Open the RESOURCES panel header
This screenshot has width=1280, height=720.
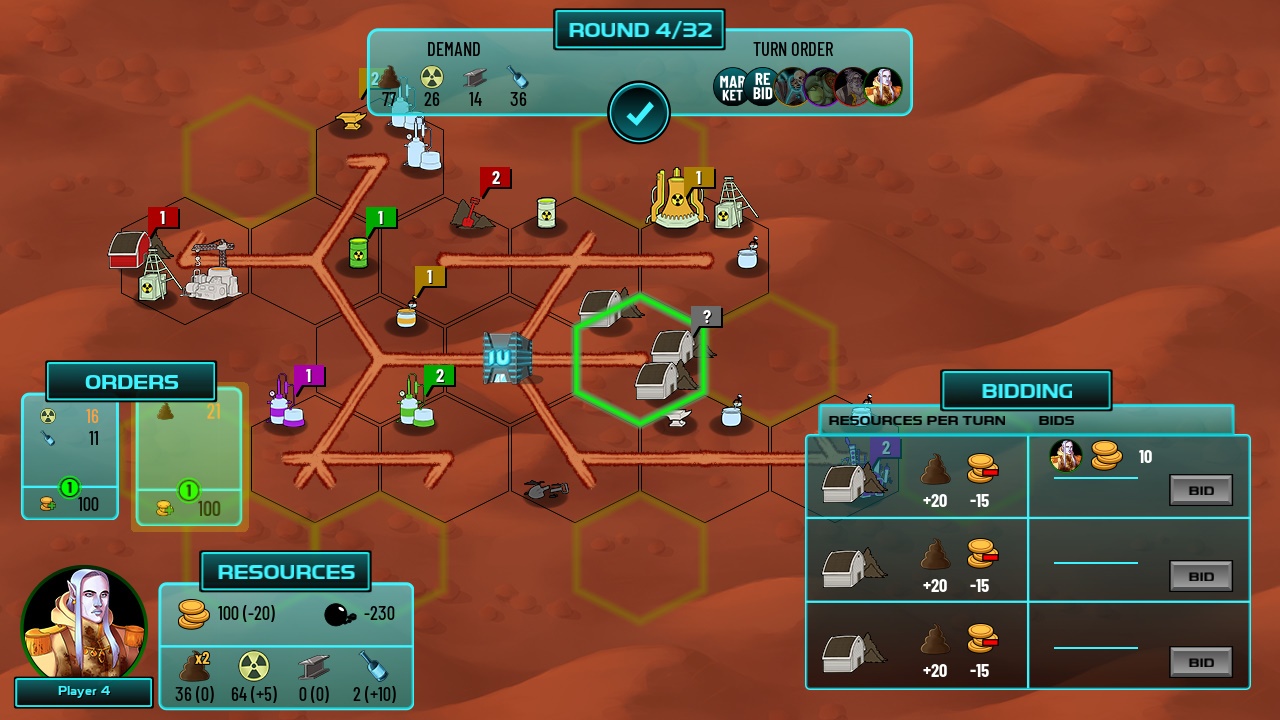(x=286, y=572)
